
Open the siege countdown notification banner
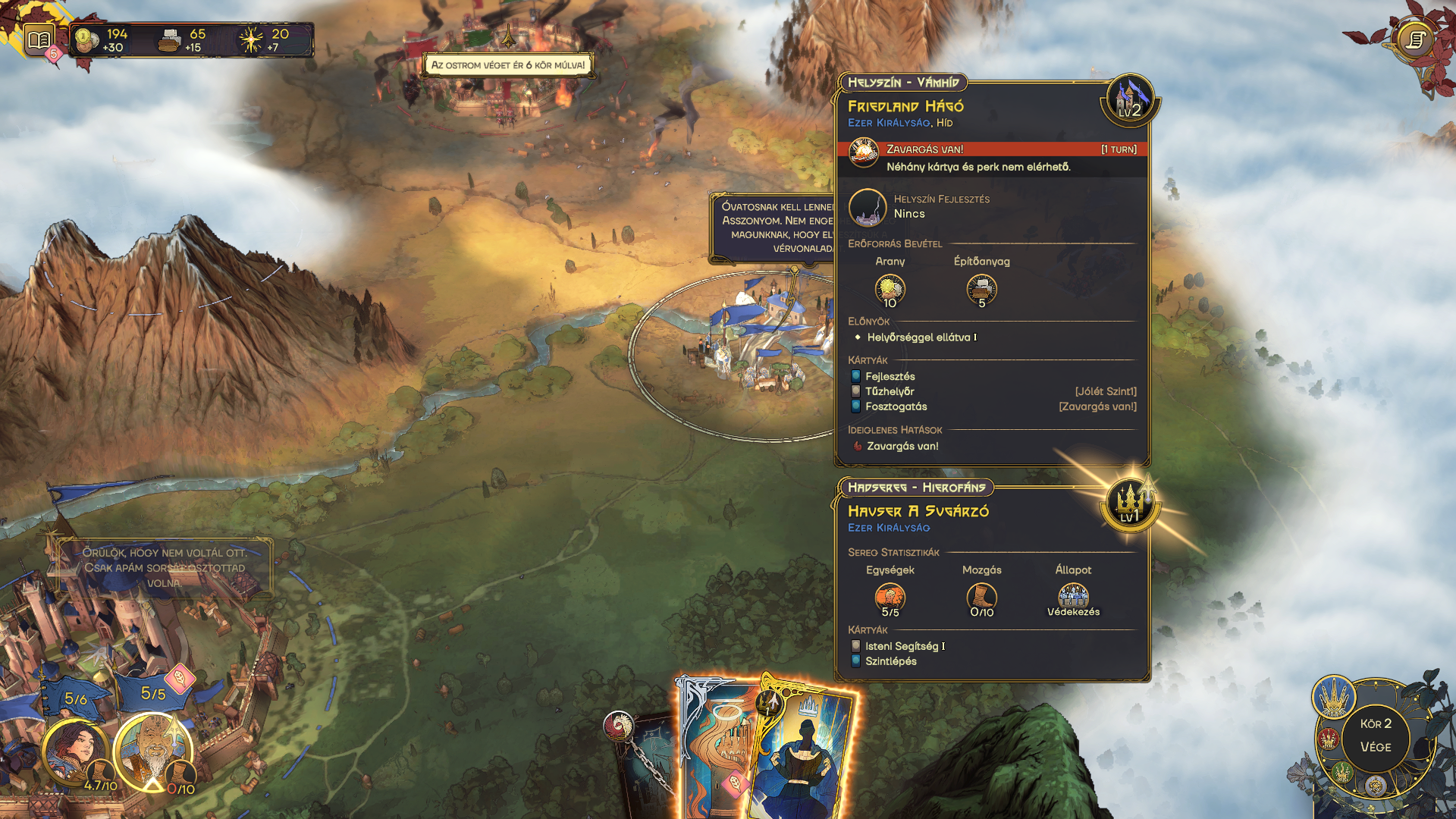click(x=507, y=65)
